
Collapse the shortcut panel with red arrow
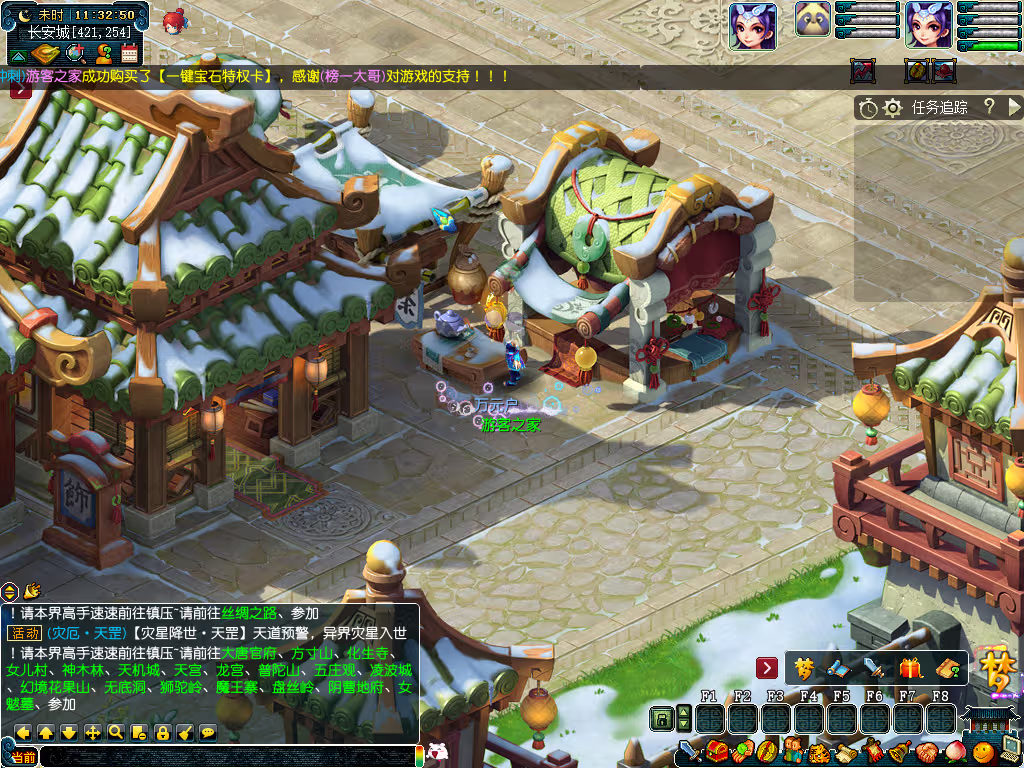point(767,667)
